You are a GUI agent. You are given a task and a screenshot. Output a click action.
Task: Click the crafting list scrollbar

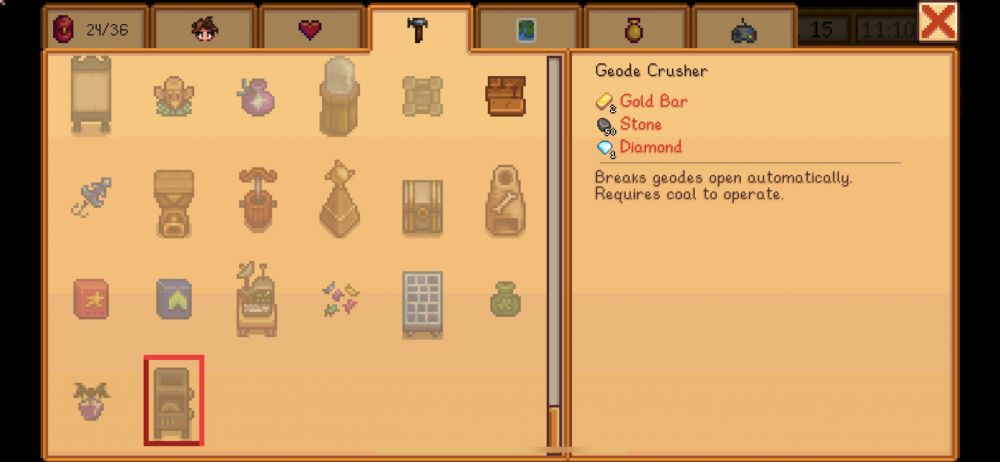553,250
